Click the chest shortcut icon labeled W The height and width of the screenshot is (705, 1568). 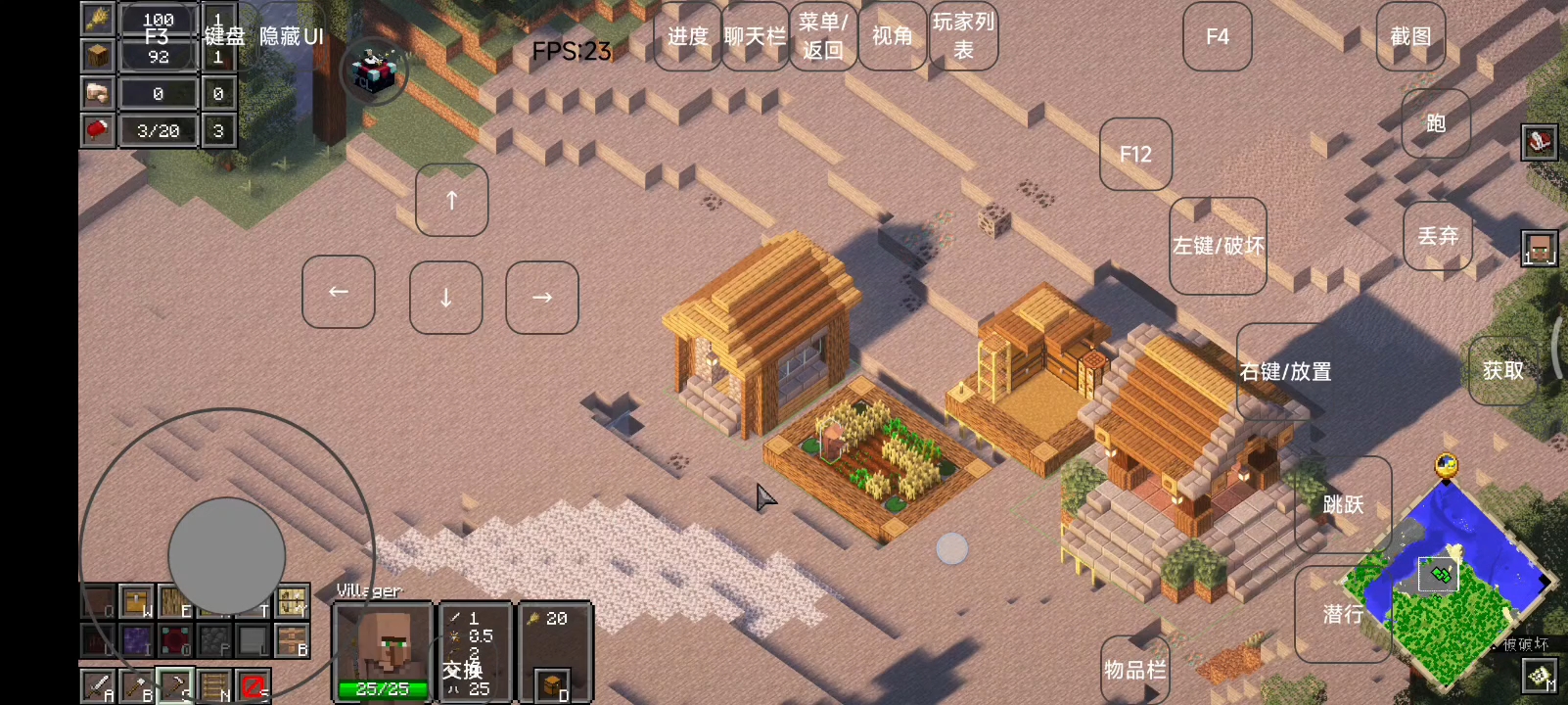[x=135, y=600]
